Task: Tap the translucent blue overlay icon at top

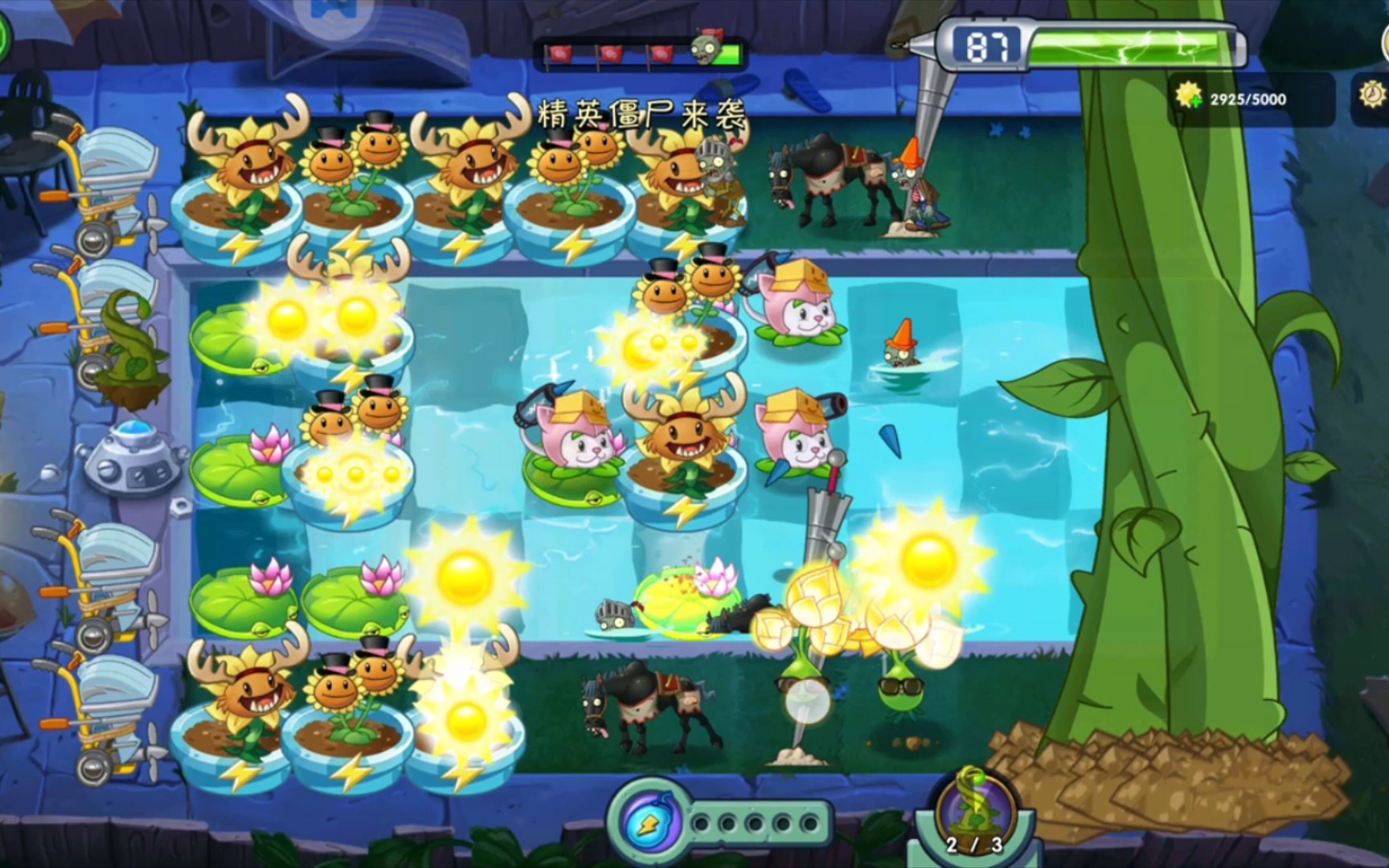Action: click(x=332, y=15)
